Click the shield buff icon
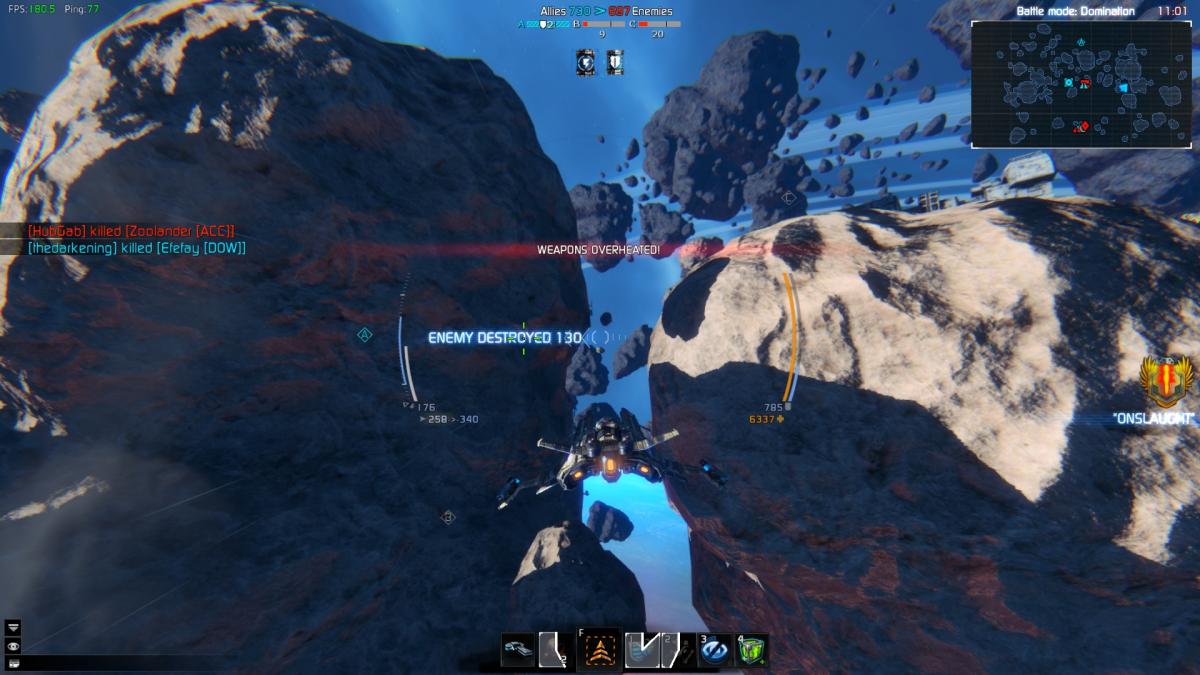 point(614,63)
